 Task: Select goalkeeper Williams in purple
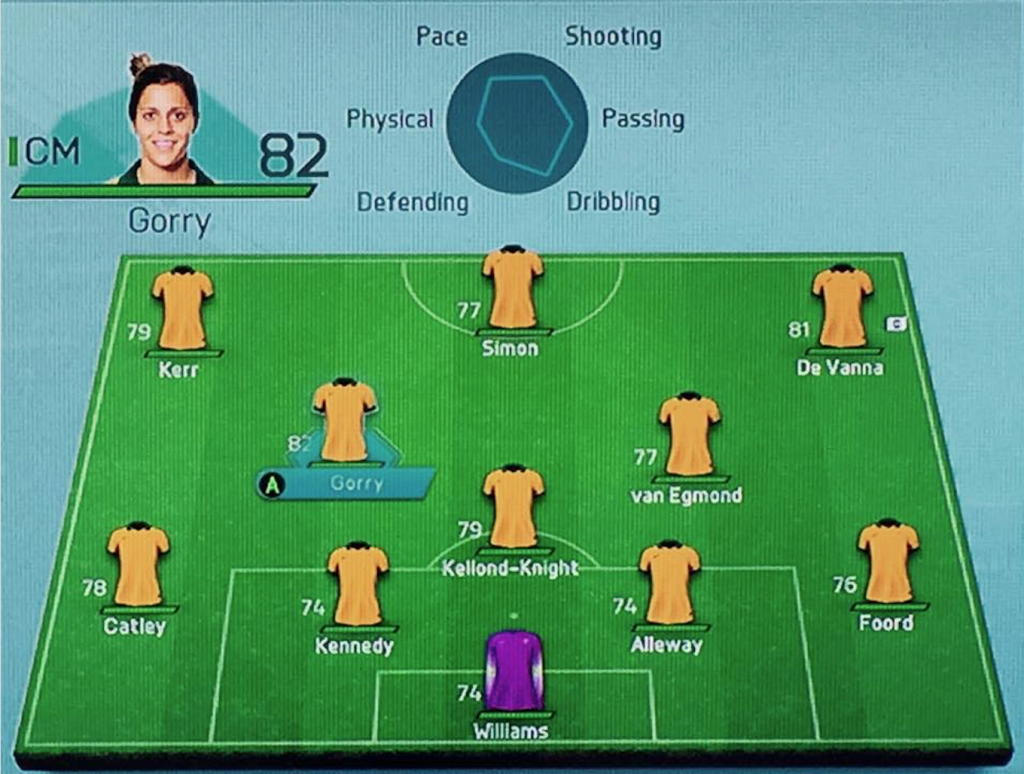[514, 671]
